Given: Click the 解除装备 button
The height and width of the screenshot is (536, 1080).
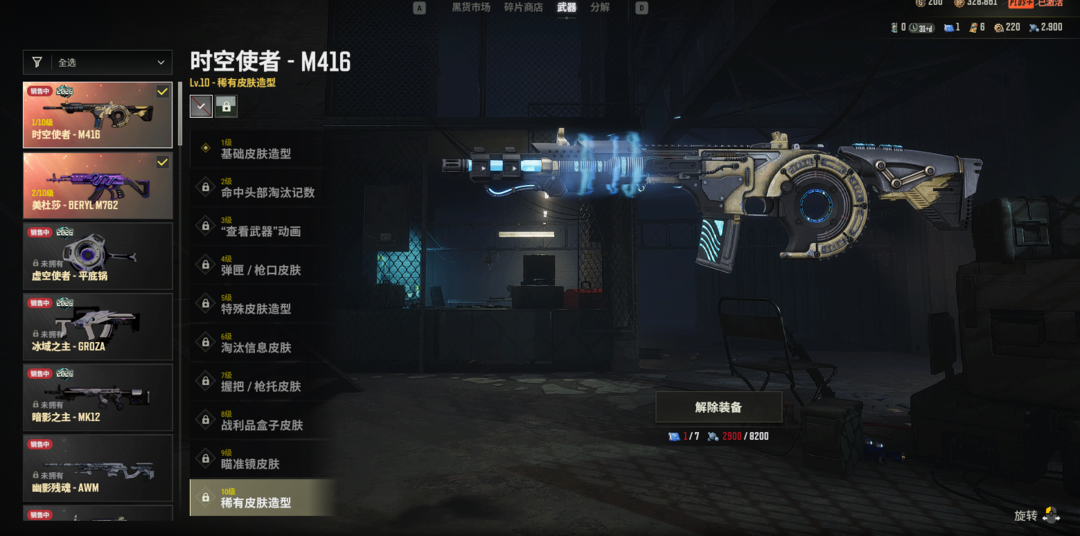Looking at the screenshot, I should (x=718, y=407).
